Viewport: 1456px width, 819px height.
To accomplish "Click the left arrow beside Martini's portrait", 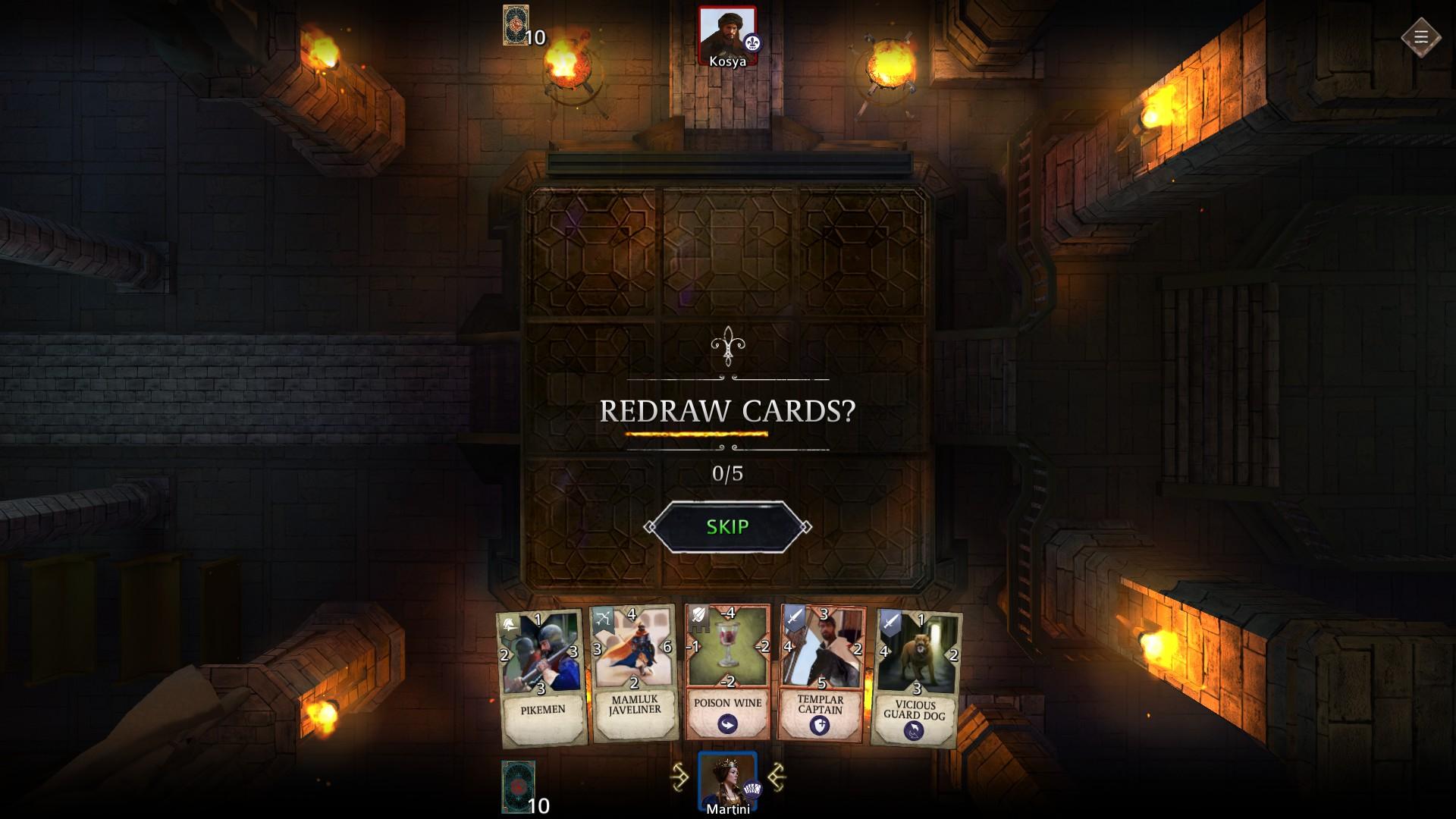I will 679,776.
